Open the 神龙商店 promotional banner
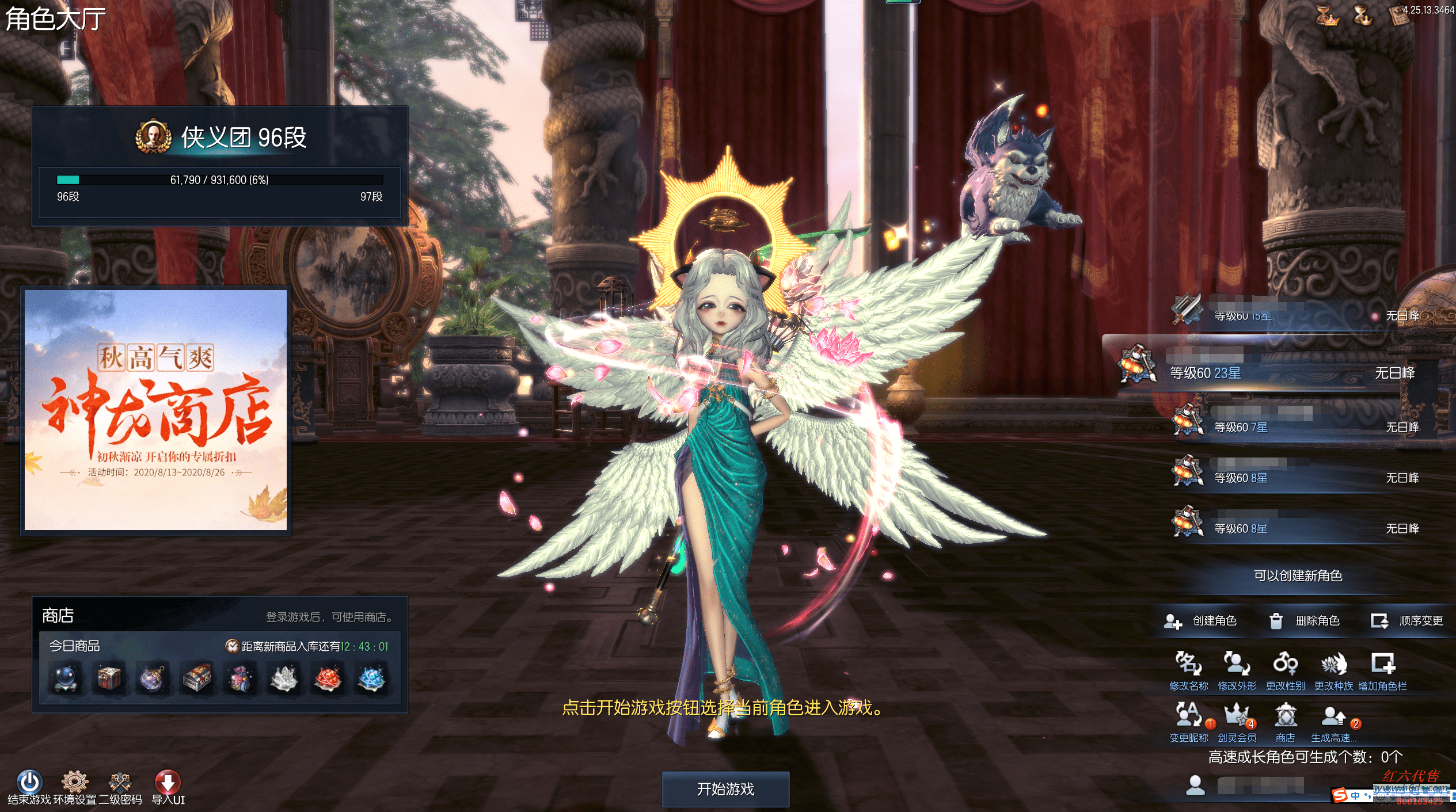 [x=155, y=410]
